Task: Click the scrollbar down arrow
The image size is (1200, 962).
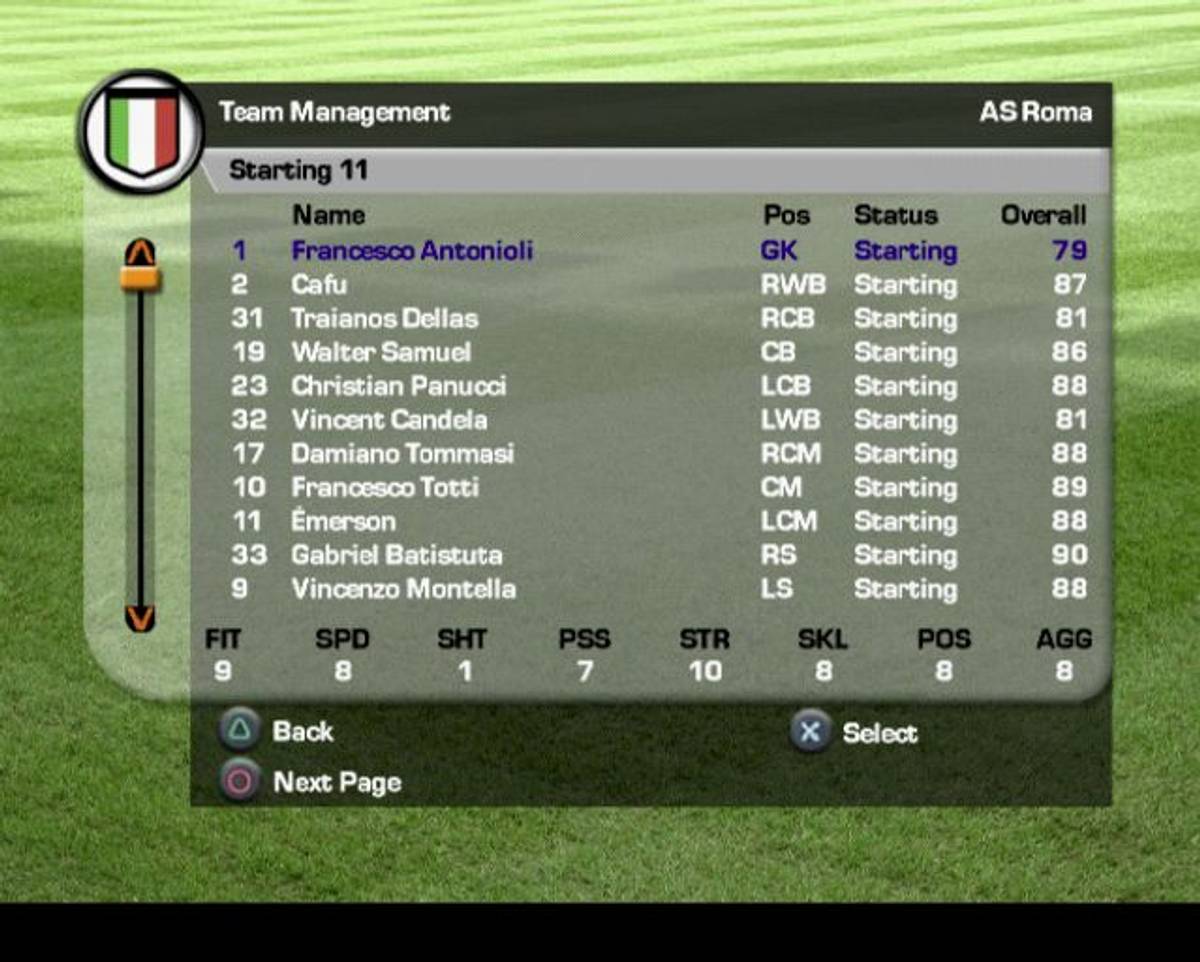Action: pyautogui.click(x=140, y=619)
